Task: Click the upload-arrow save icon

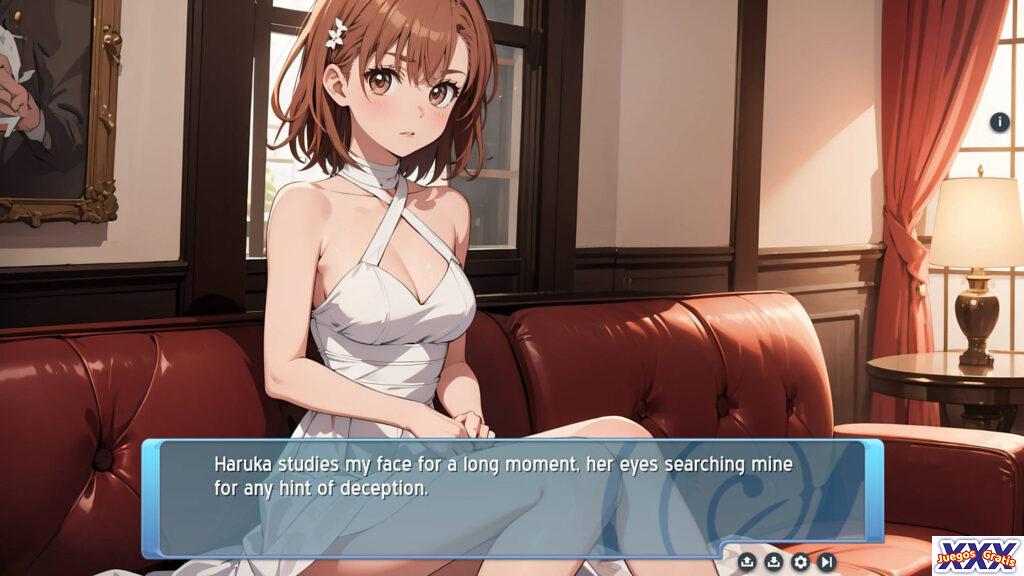Action: [747, 562]
